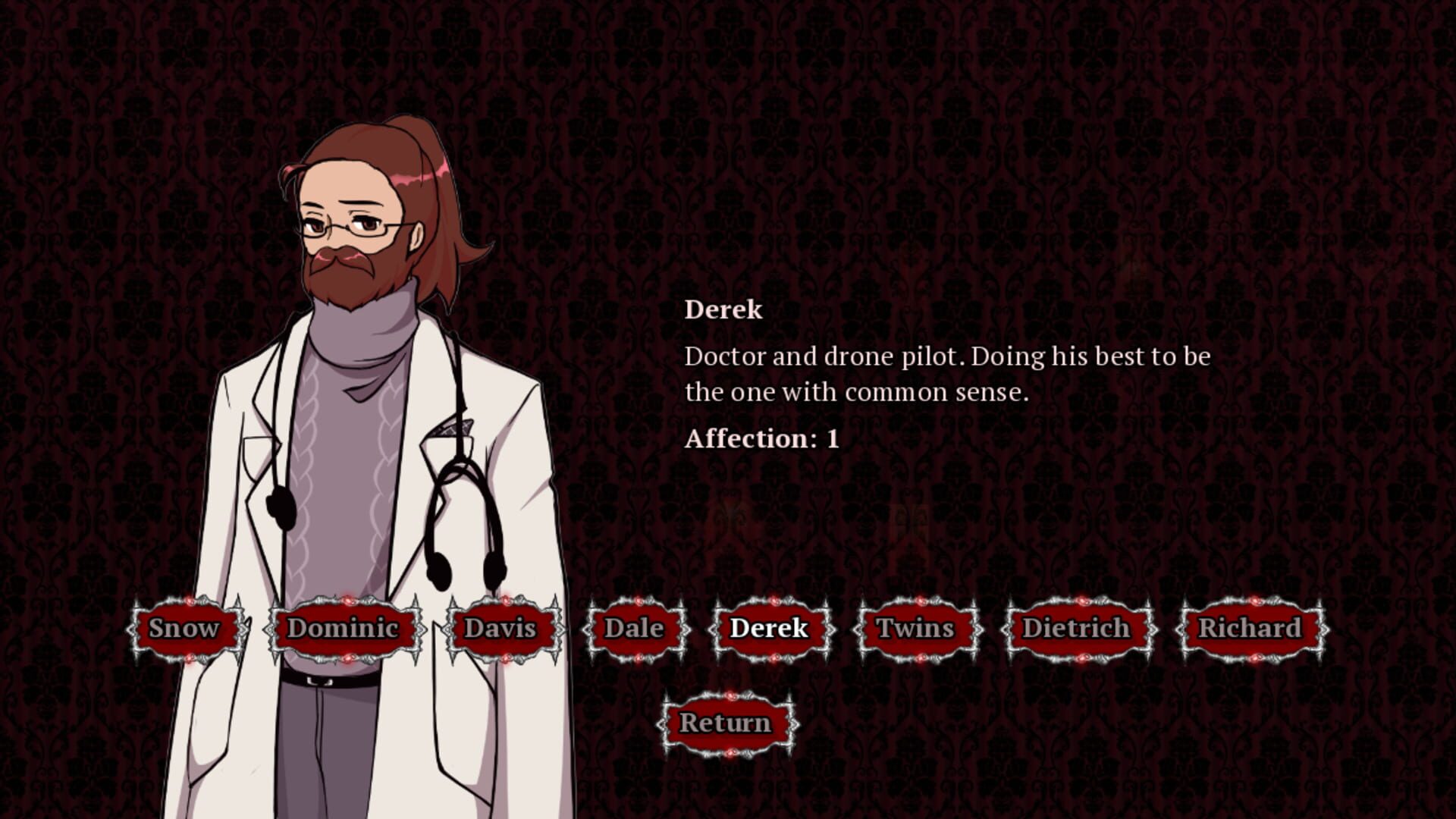Select the Dale character button

click(x=634, y=628)
